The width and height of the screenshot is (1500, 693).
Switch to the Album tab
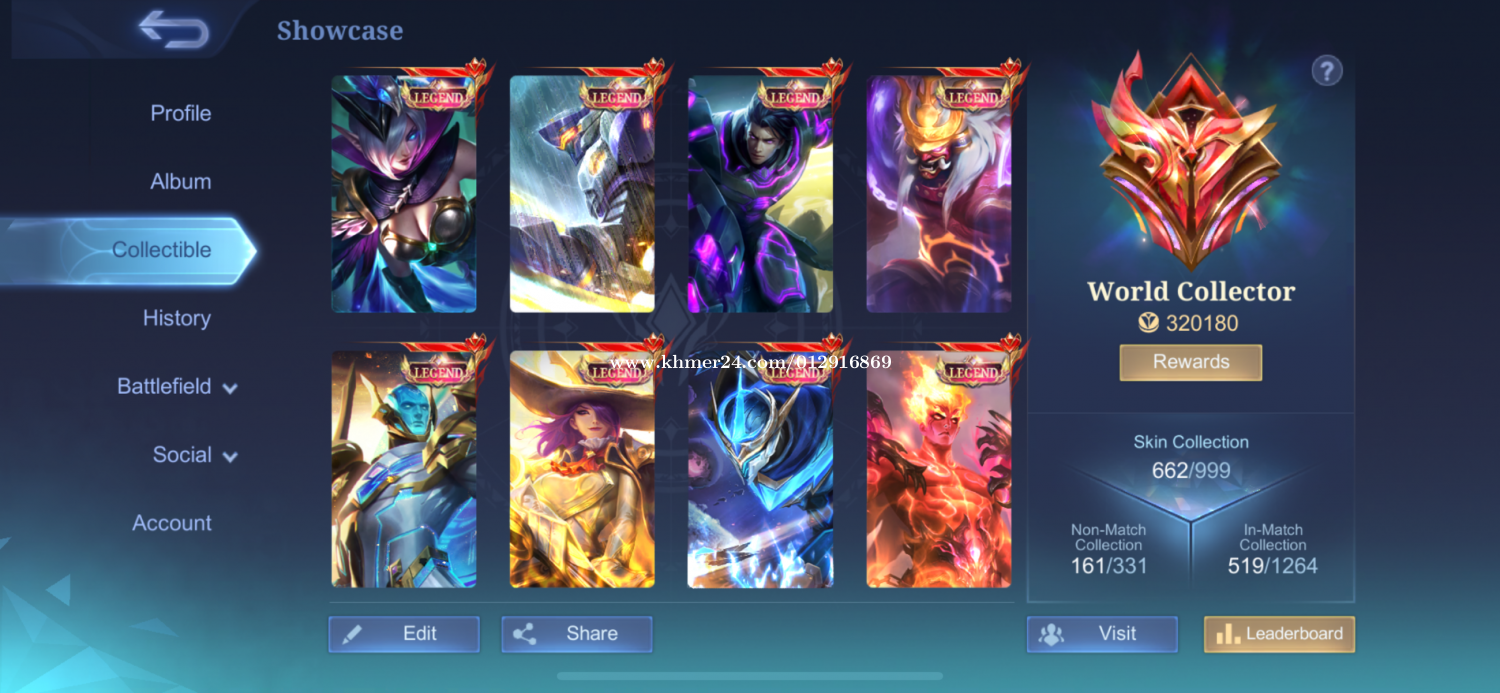pyautogui.click(x=180, y=181)
